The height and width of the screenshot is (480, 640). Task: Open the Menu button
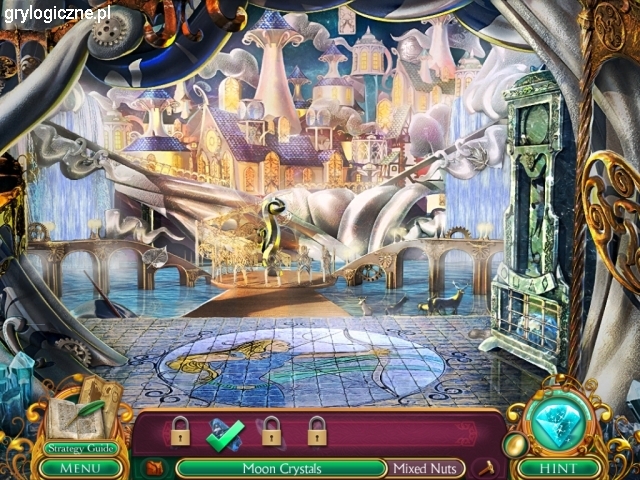[83, 467]
